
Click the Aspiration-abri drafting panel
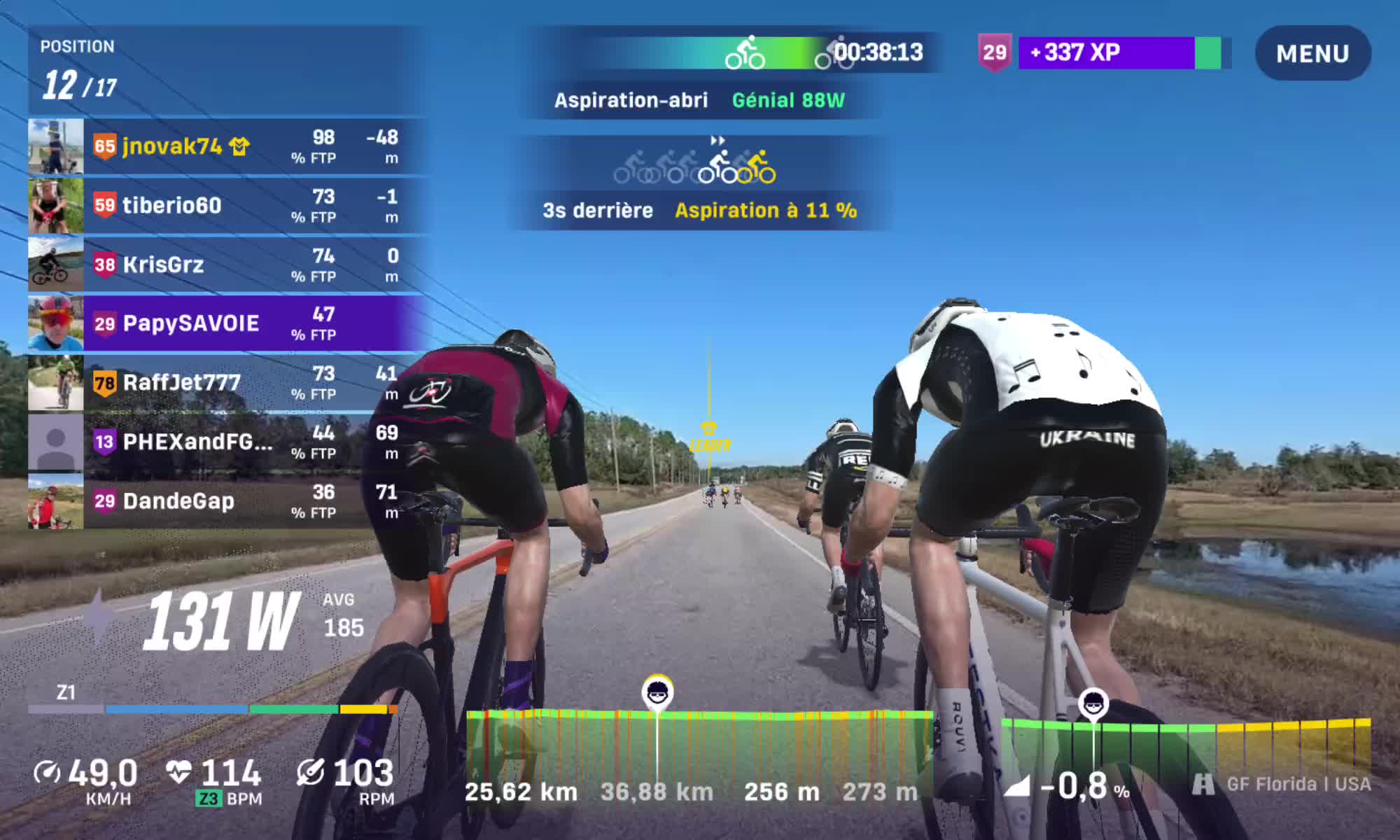pyautogui.click(x=700, y=100)
